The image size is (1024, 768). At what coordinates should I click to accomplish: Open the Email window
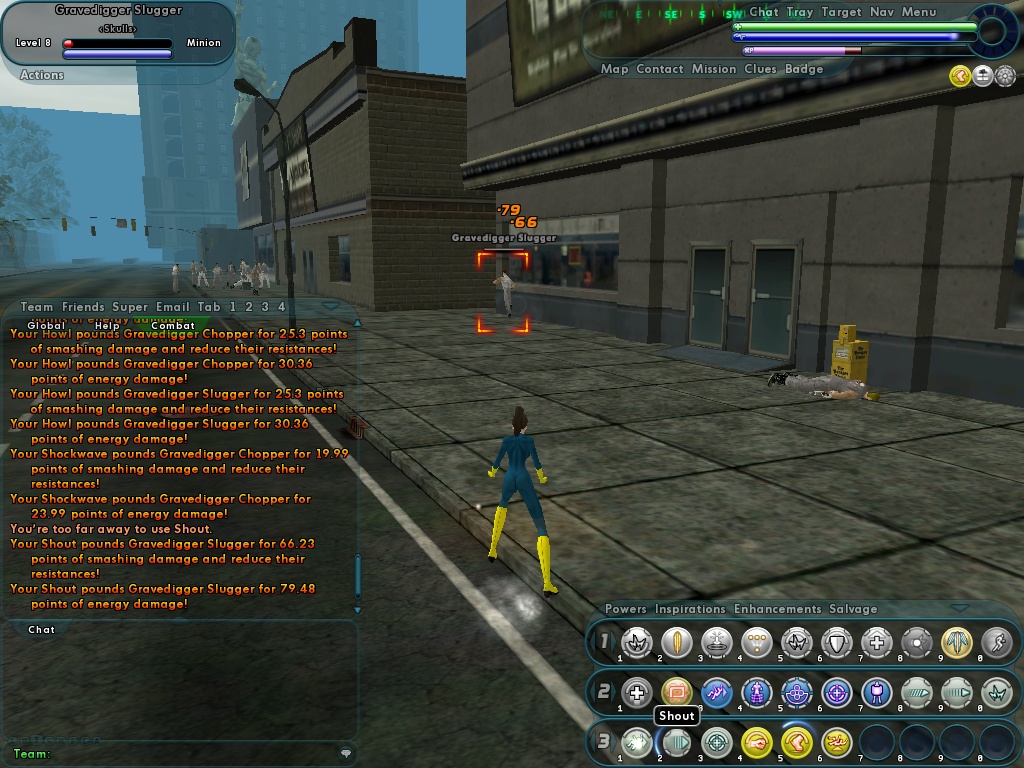point(172,307)
